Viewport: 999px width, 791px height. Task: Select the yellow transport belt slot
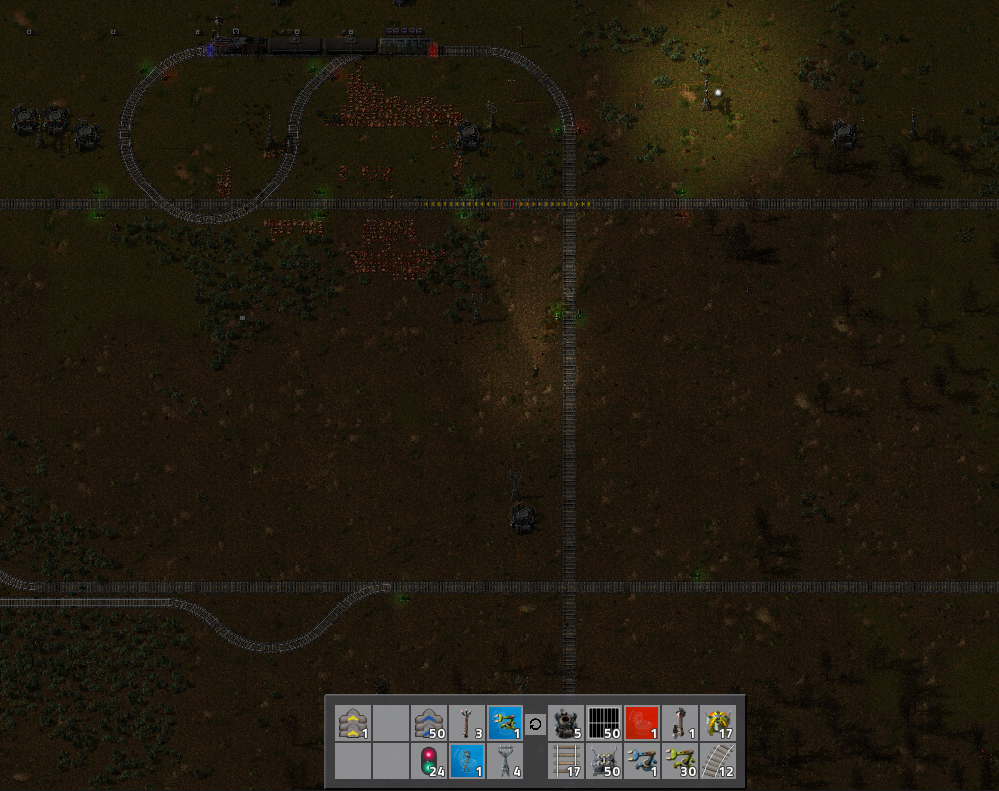pyautogui.click(x=353, y=723)
